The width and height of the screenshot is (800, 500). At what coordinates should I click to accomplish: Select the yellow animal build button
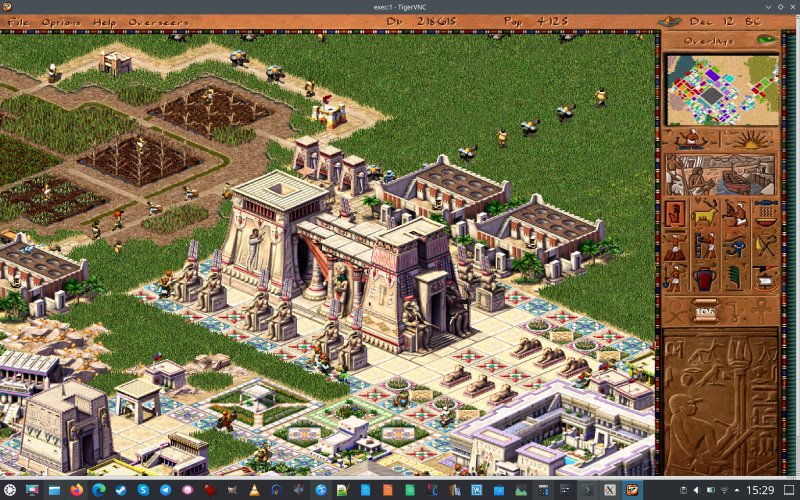(705, 213)
